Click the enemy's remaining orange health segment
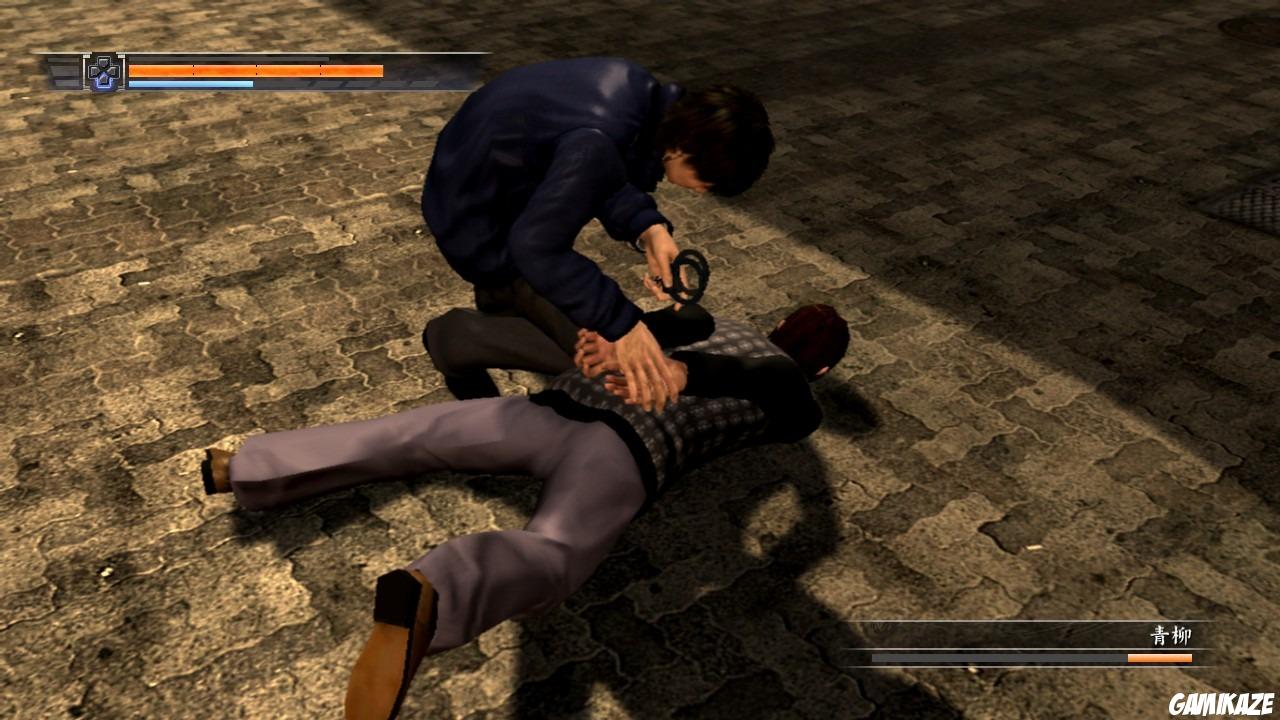This screenshot has height=720, width=1280. pyautogui.click(x=1160, y=658)
